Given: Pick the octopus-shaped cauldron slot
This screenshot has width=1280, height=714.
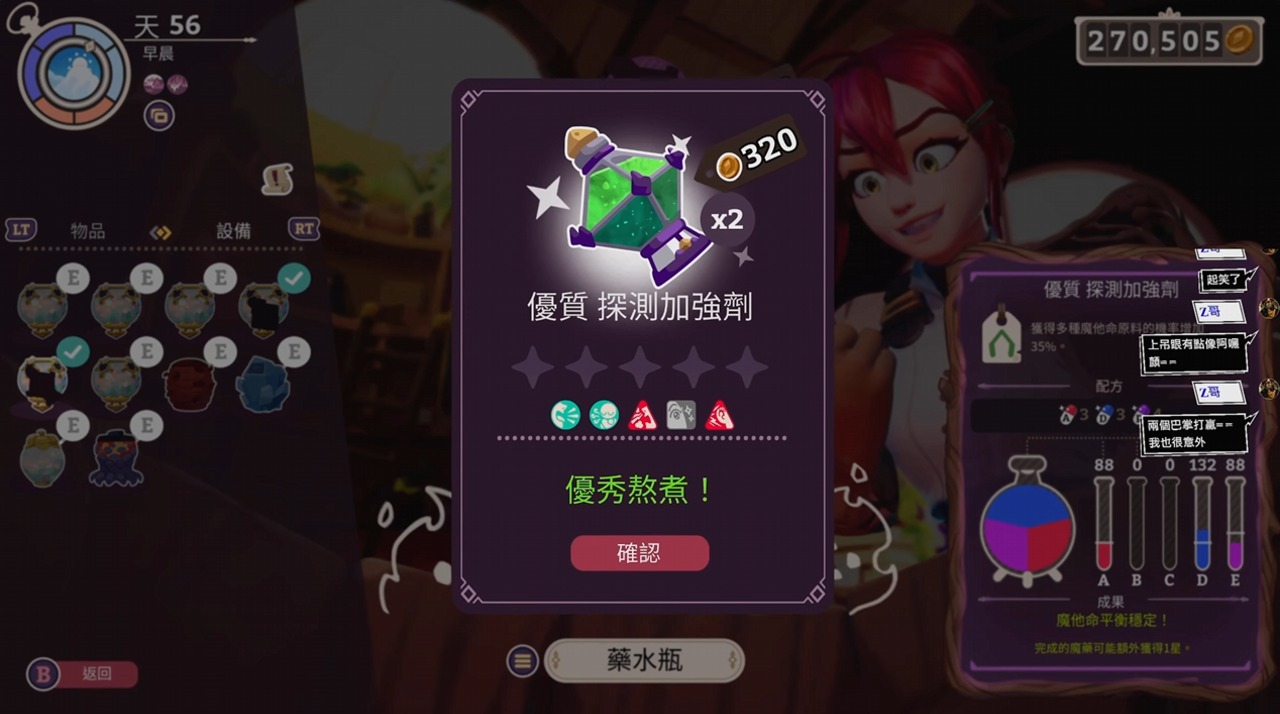Looking at the screenshot, I should (116, 458).
